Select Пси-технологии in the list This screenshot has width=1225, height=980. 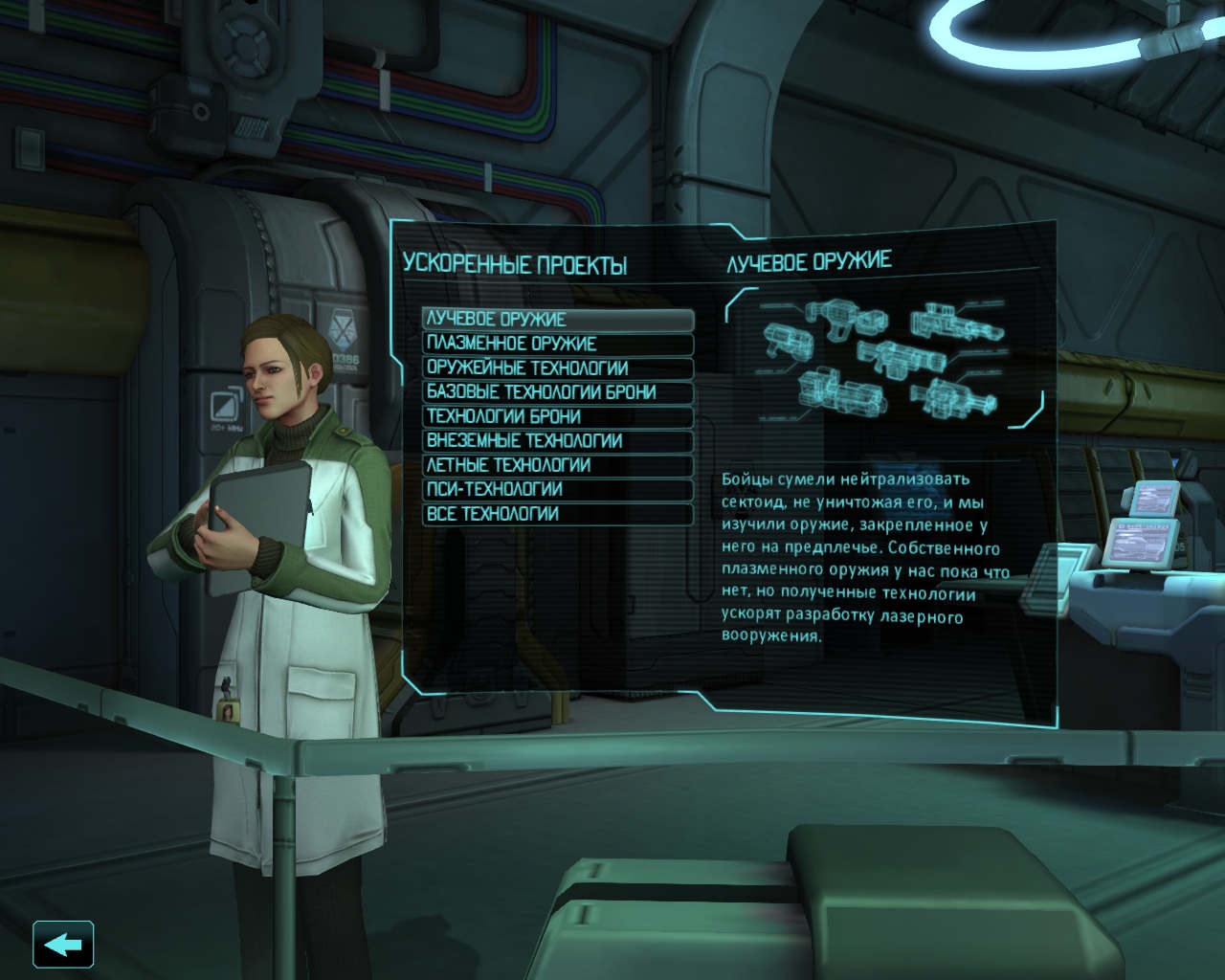(557, 490)
